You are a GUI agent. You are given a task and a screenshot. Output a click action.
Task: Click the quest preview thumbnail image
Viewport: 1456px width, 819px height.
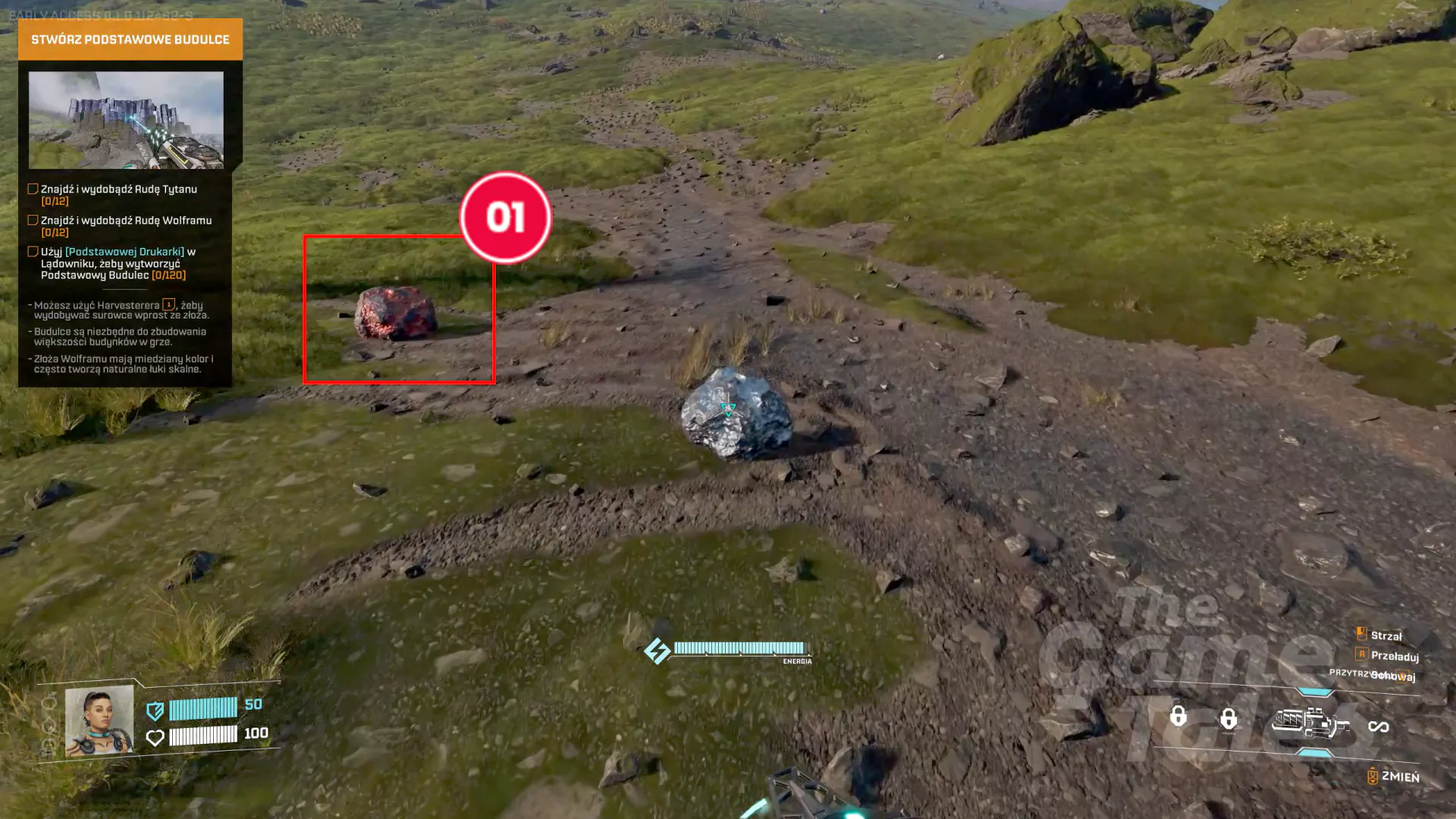click(x=126, y=120)
